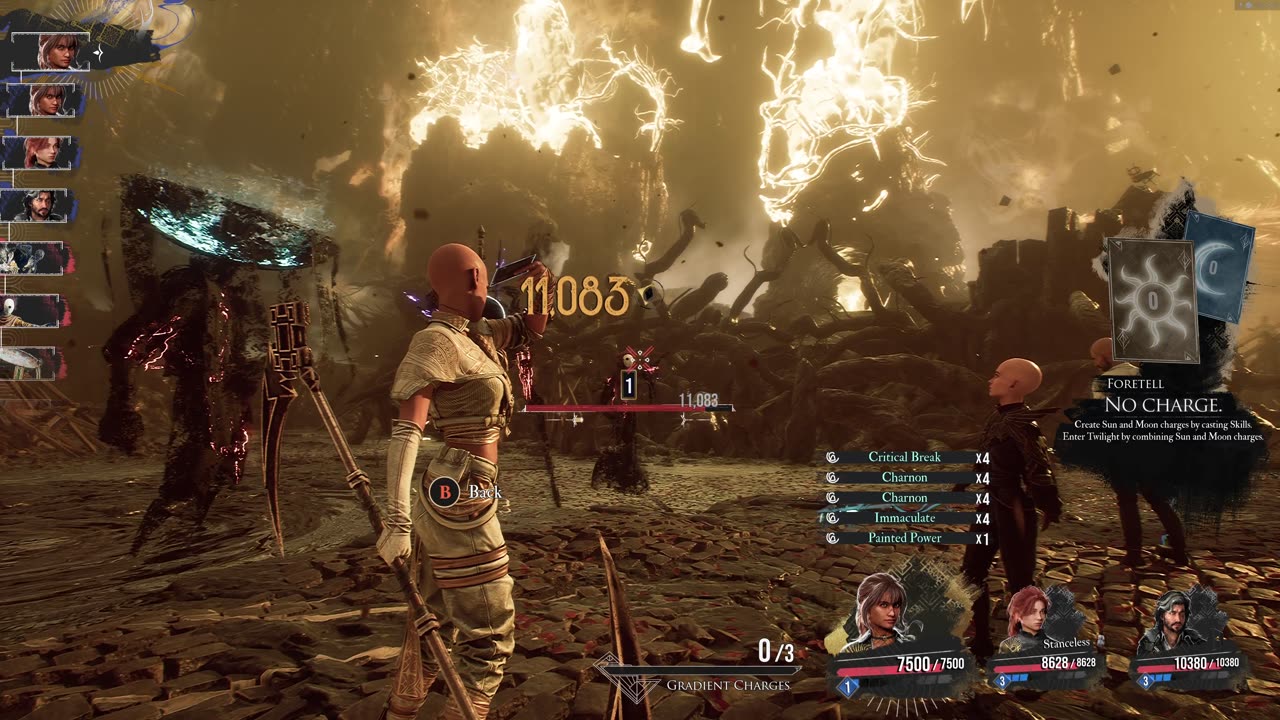Select the red-haired Stanceless party portrait
1280x720 pixels.
pyautogui.click(x=1031, y=617)
